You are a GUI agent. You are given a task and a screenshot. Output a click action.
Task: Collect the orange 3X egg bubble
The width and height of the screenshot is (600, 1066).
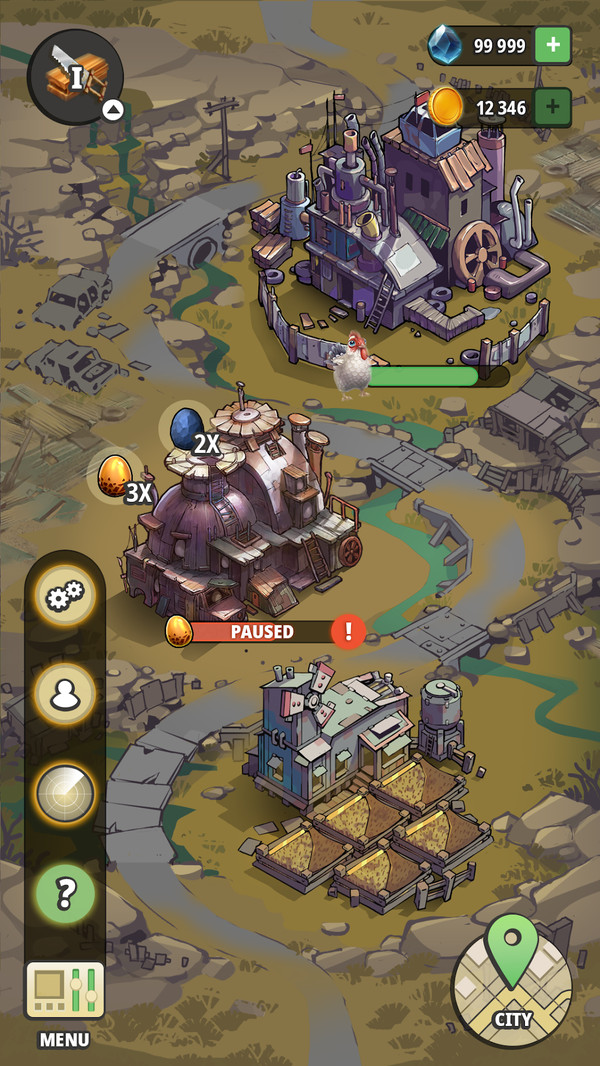pyautogui.click(x=116, y=477)
